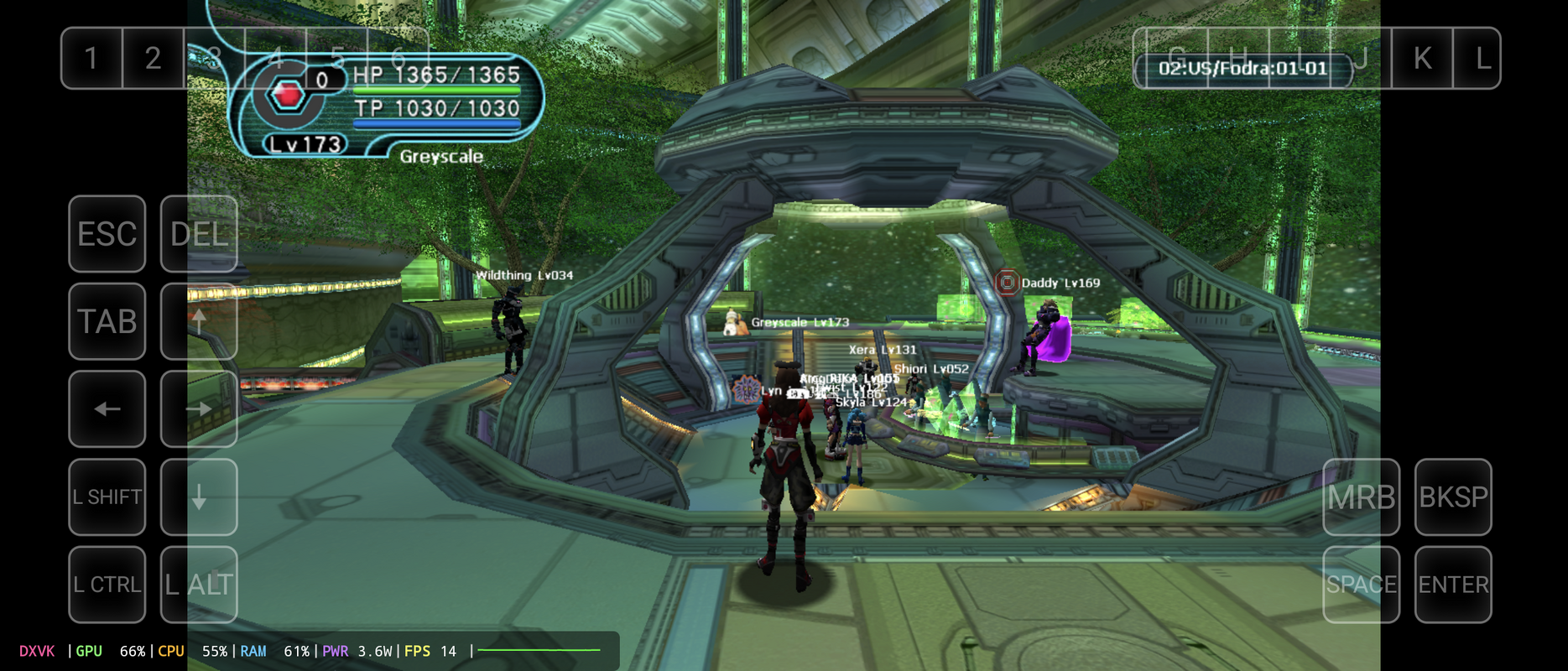Viewport: 1568px width, 671px height.
Task: Tap the L CTRL on-screen key
Action: click(107, 585)
